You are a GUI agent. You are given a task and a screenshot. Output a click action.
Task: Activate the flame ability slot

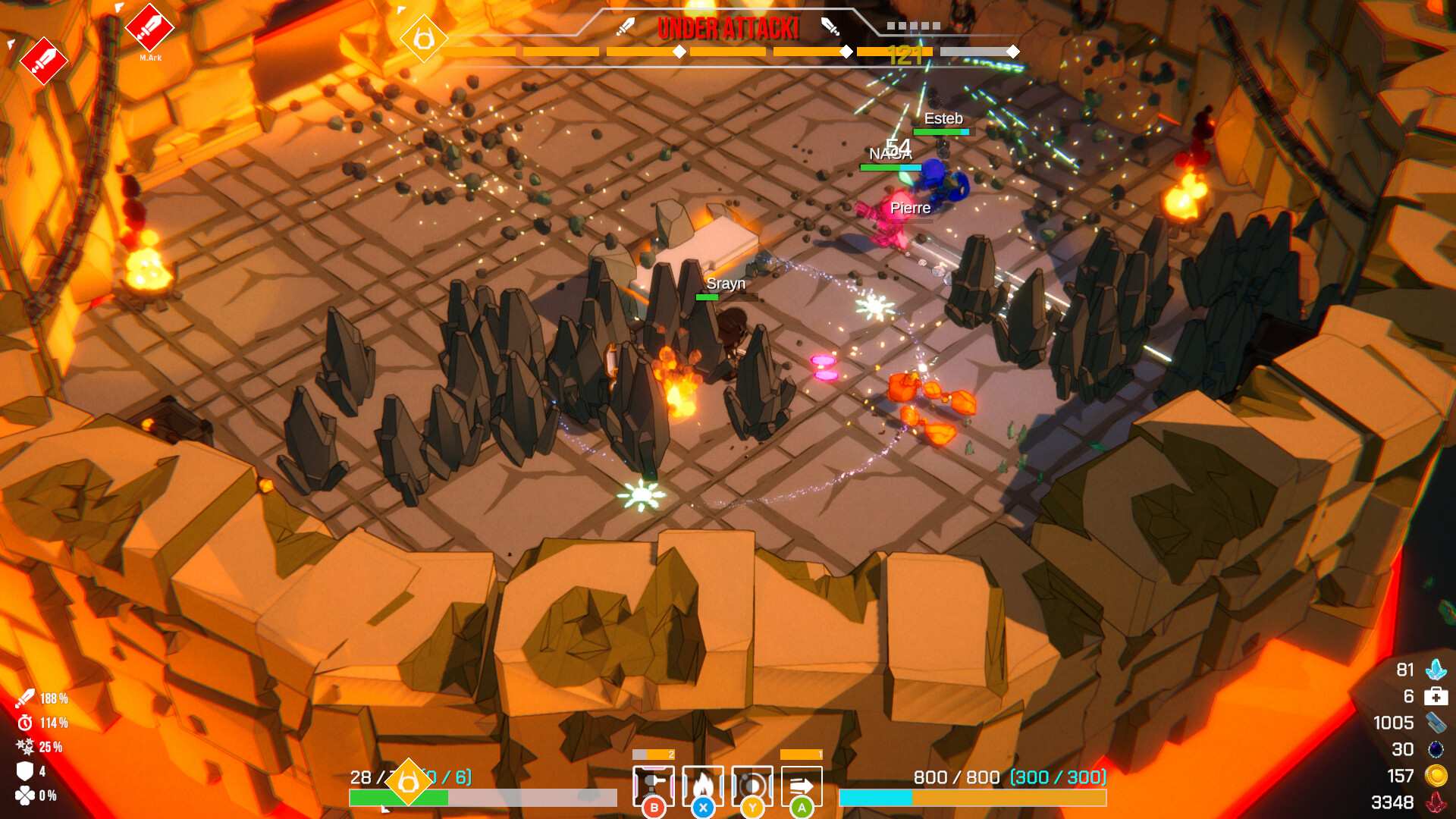pos(703,786)
